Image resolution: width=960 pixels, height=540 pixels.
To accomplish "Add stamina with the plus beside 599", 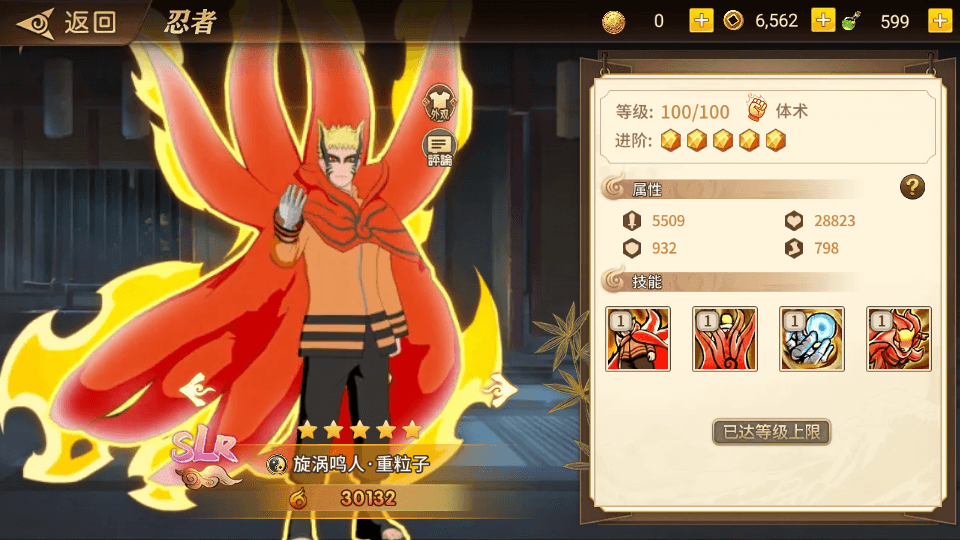I will tap(939, 20).
